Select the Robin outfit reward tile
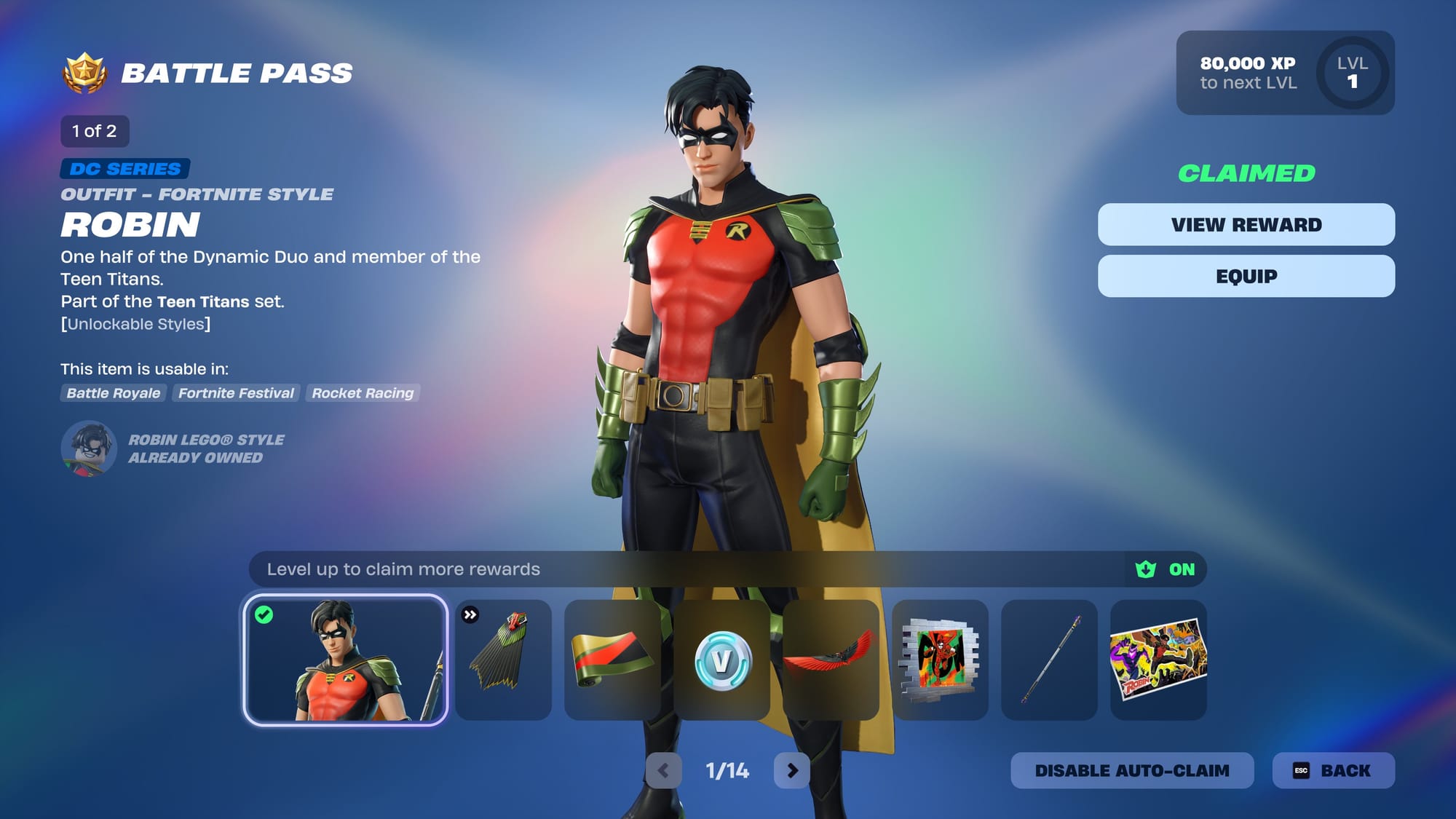Screen dimensions: 1456x819 click(346, 660)
